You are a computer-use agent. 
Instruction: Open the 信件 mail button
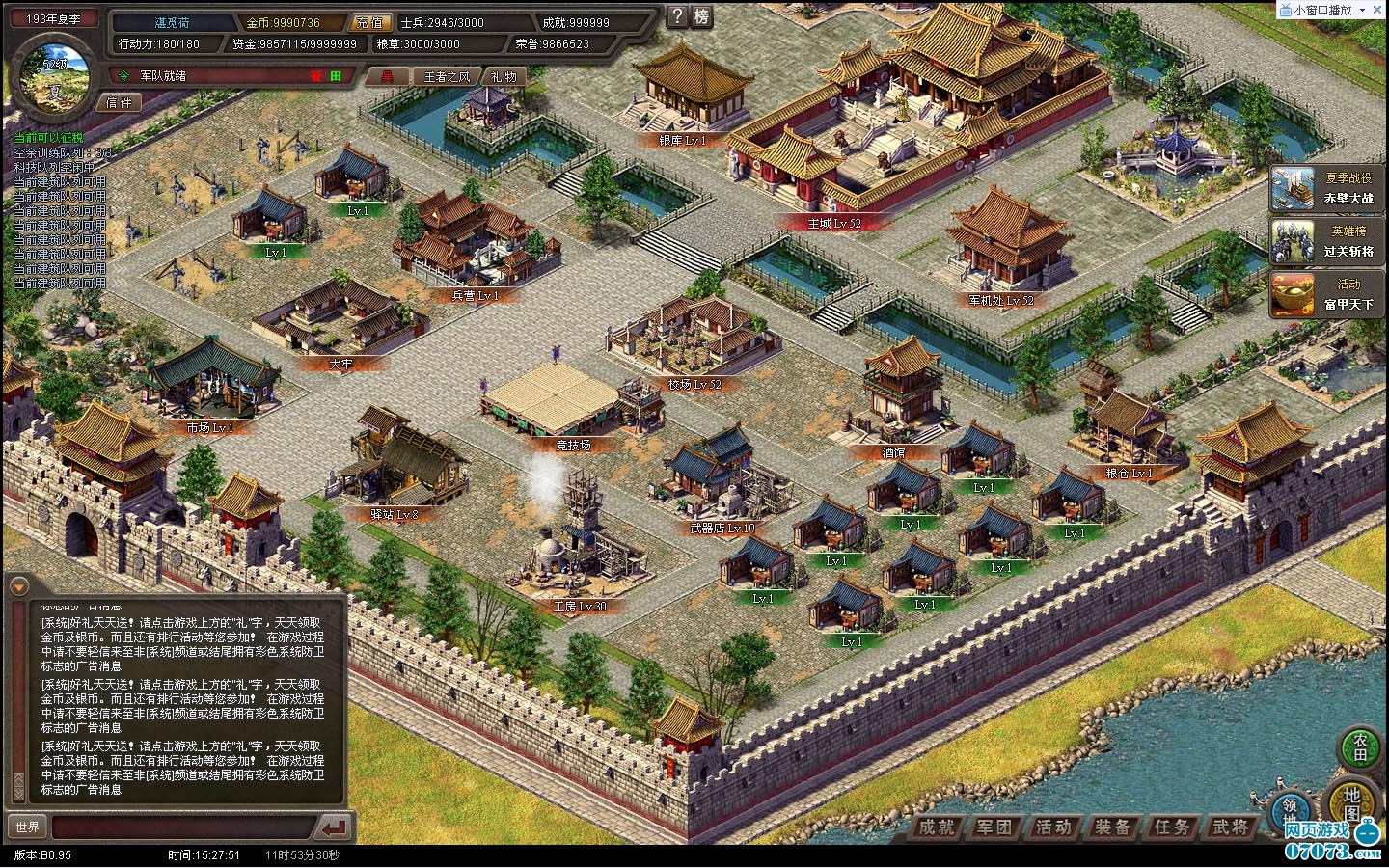[x=120, y=102]
